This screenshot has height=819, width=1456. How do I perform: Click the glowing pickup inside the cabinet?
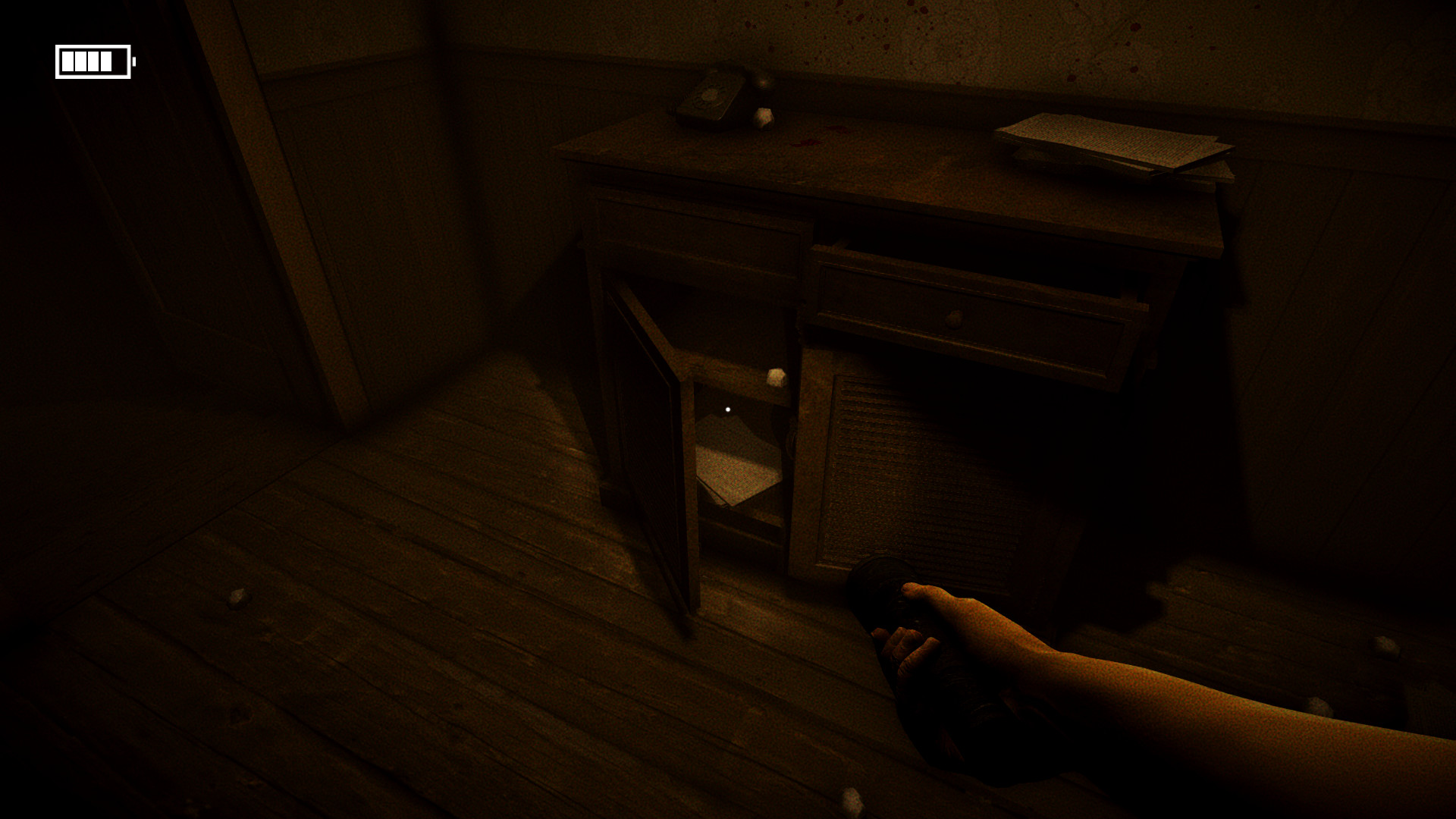tap(730, 409)
